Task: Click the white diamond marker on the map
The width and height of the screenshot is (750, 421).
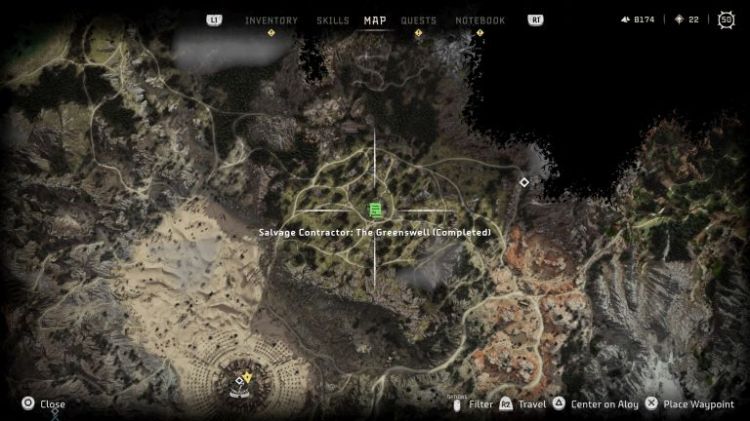Action: 523,182
